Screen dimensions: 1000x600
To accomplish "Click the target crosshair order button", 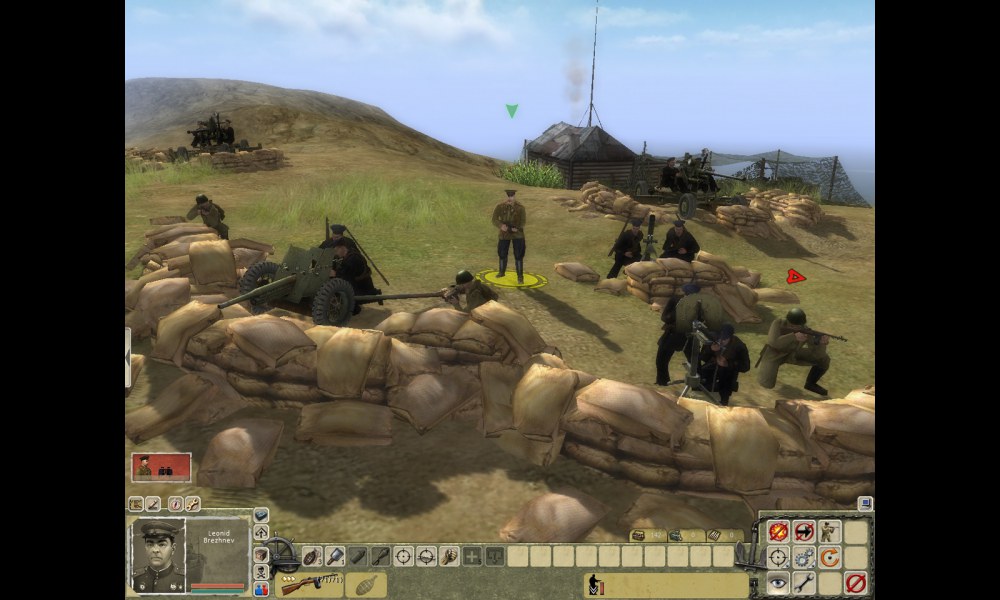I will [x=778, y=557].
